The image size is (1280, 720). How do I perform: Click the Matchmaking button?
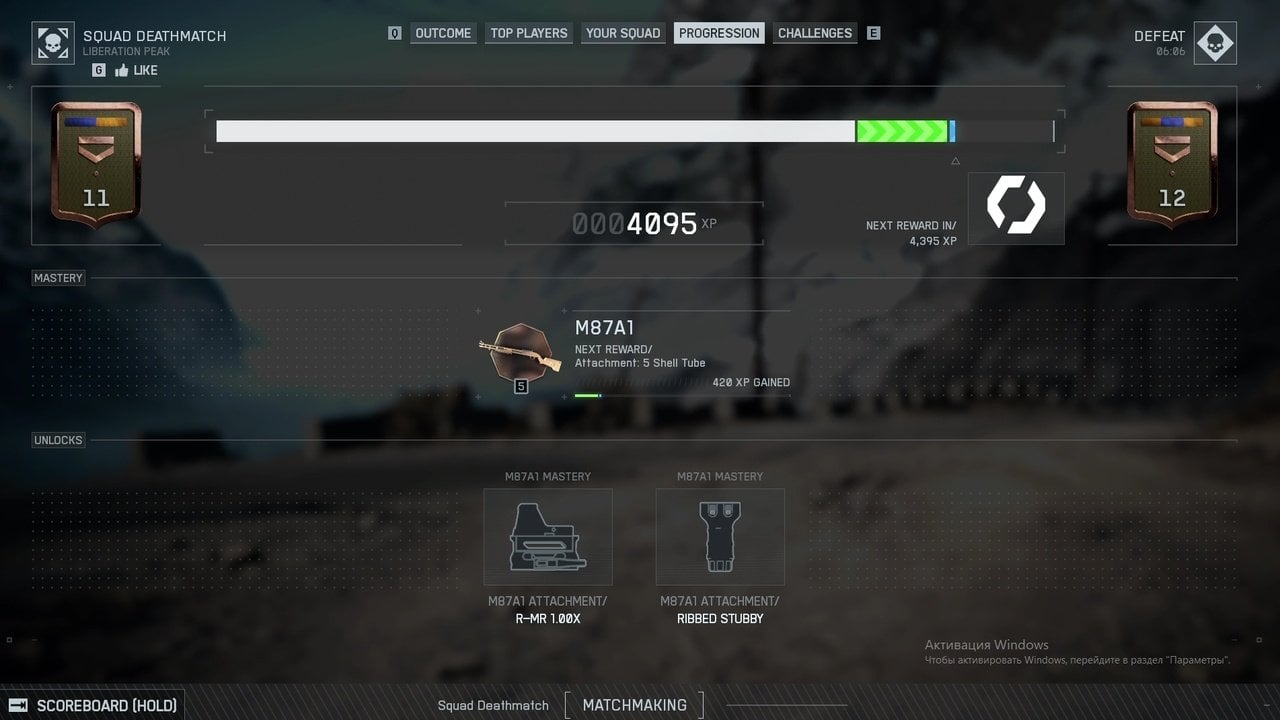point(634,705)
